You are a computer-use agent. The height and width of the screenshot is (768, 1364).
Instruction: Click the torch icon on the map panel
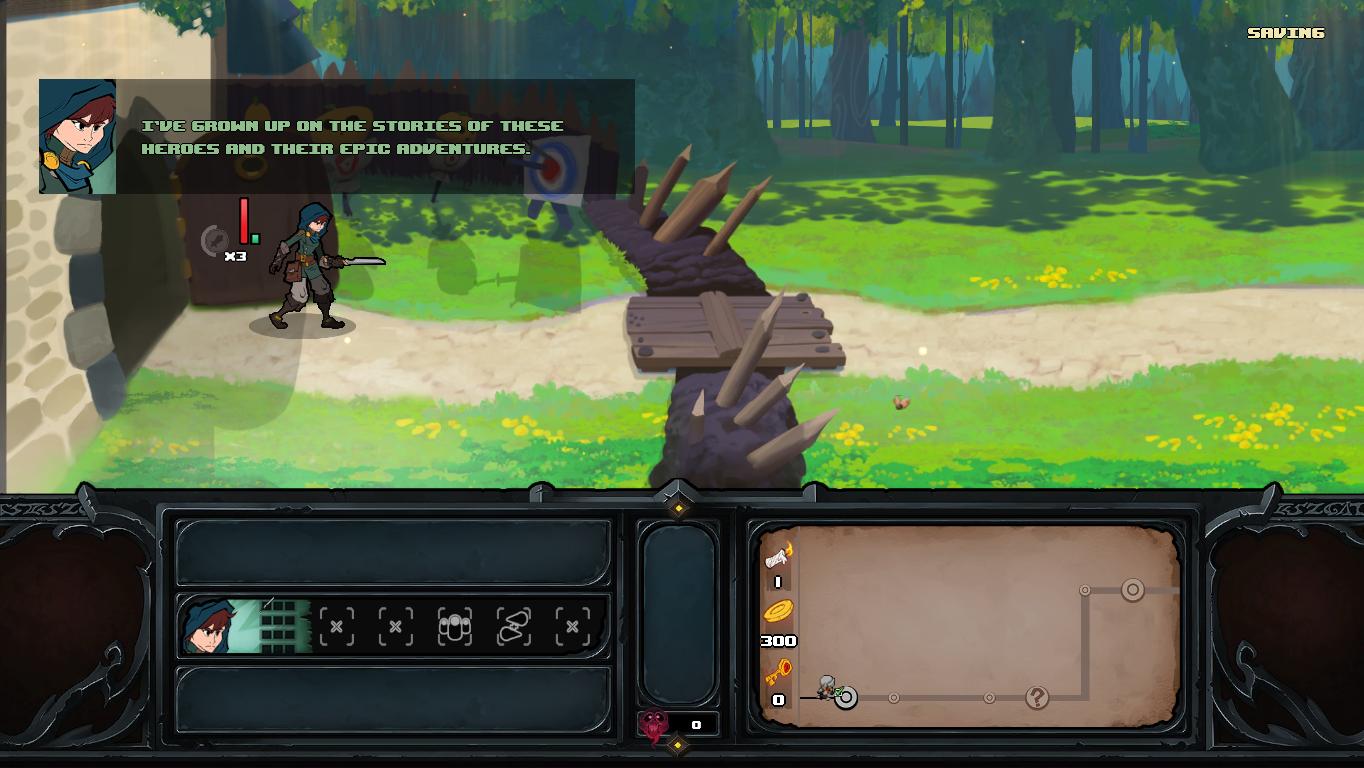779,556
